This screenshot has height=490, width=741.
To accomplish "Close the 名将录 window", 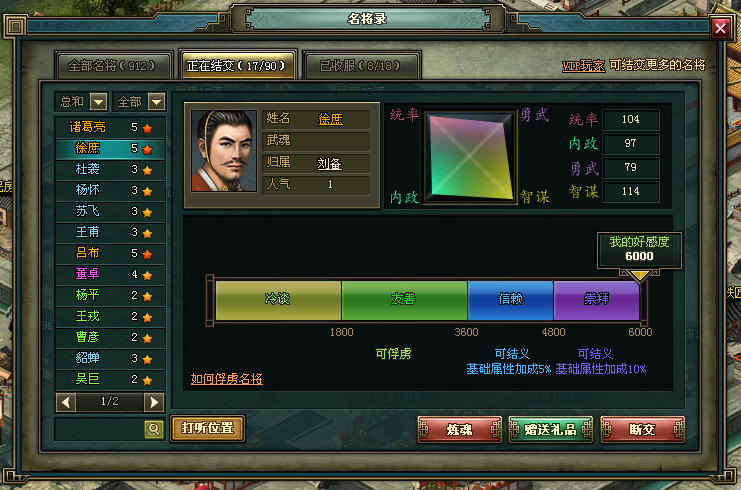I will (x=720, y=28).
